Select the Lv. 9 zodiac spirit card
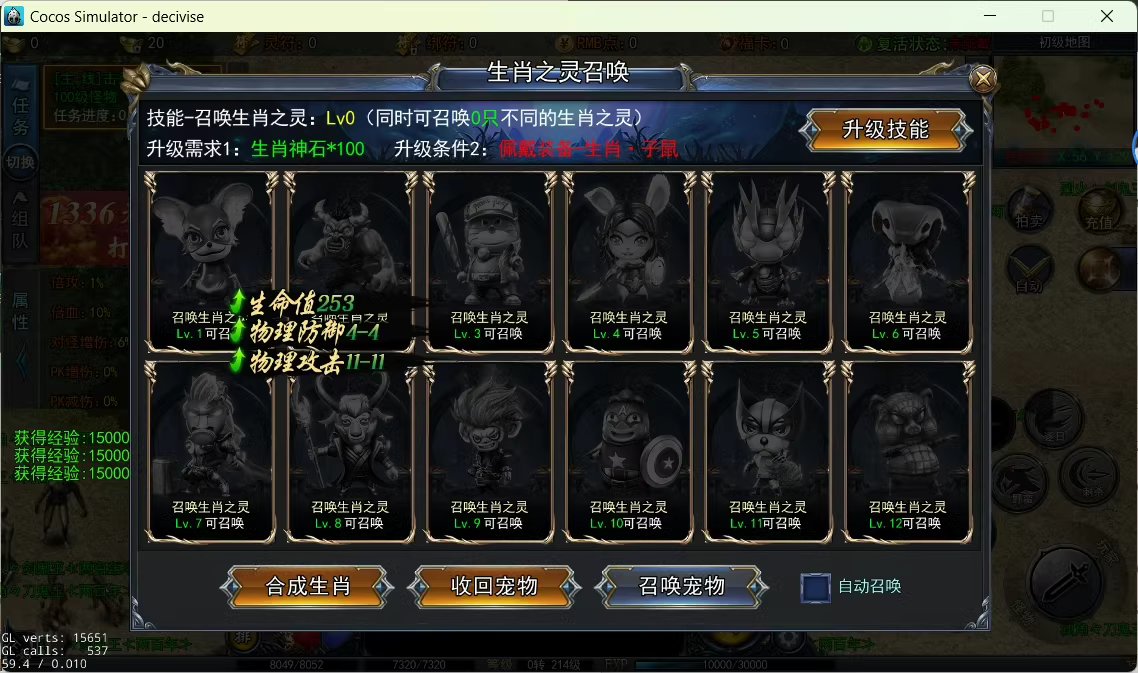Viewport: 1138px width, 673px height. pos(489,450)
